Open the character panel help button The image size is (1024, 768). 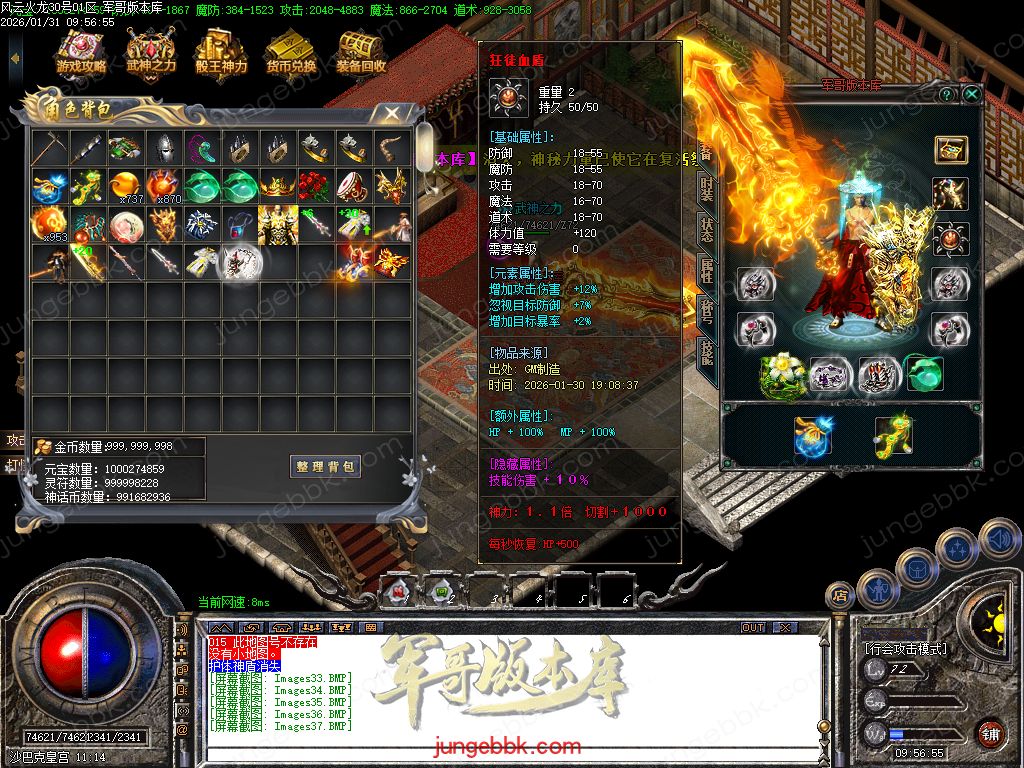947,94
